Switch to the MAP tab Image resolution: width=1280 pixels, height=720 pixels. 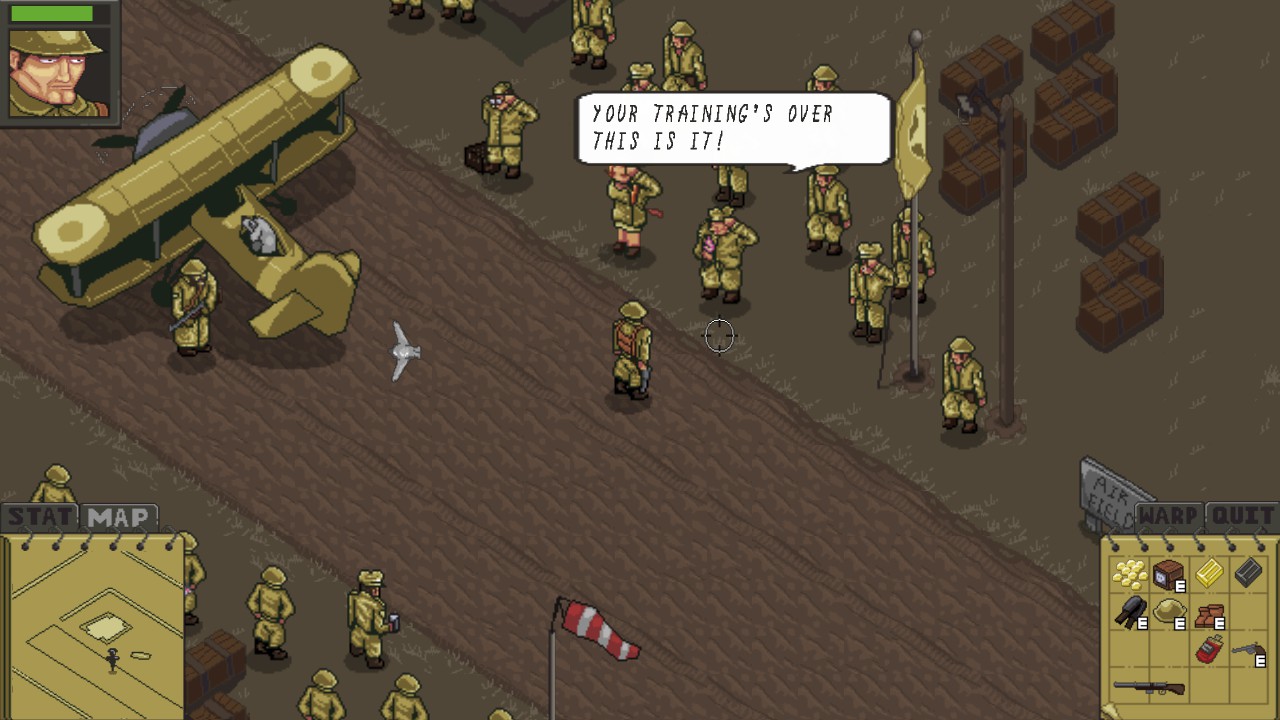coord(117,517)
